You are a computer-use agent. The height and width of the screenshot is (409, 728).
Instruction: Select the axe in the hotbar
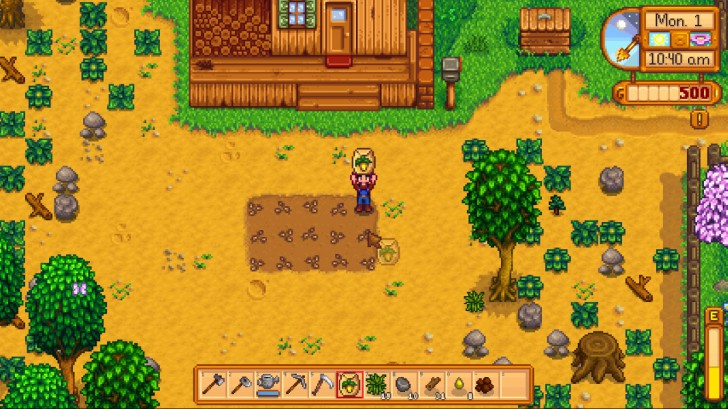(213, 383)
